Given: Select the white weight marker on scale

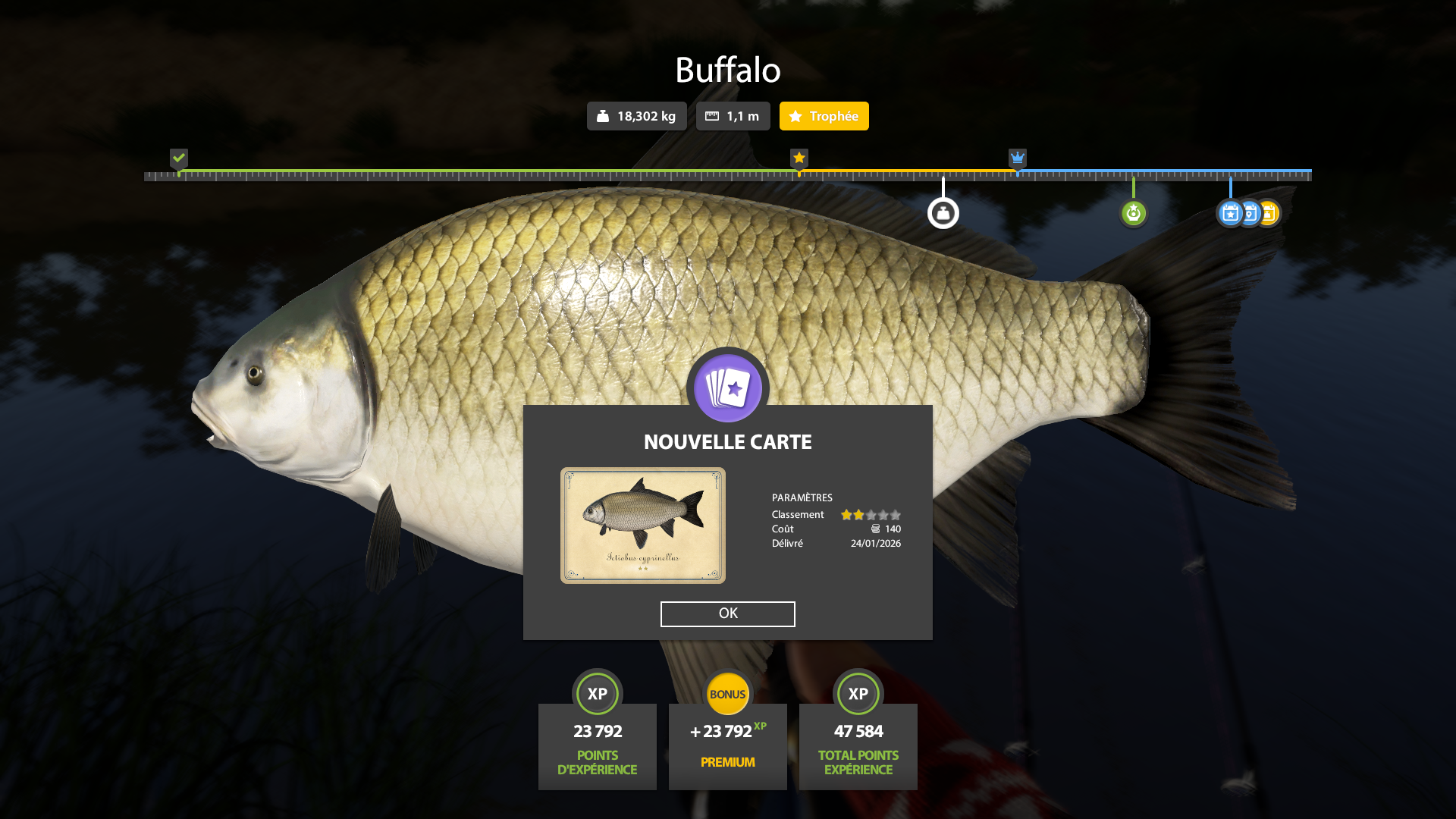Looking at the screenshot, I should tap(943, 213).
